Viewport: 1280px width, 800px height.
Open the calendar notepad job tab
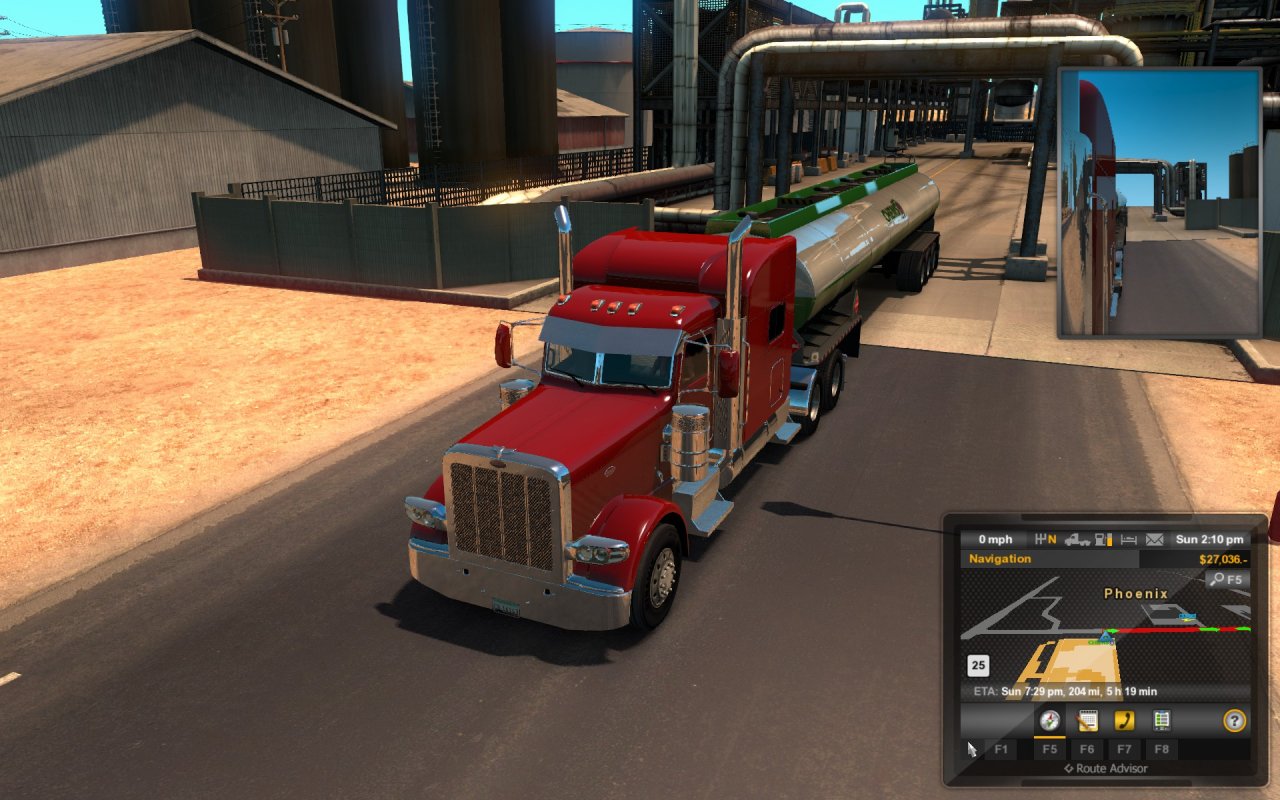tap(1087, 720)
